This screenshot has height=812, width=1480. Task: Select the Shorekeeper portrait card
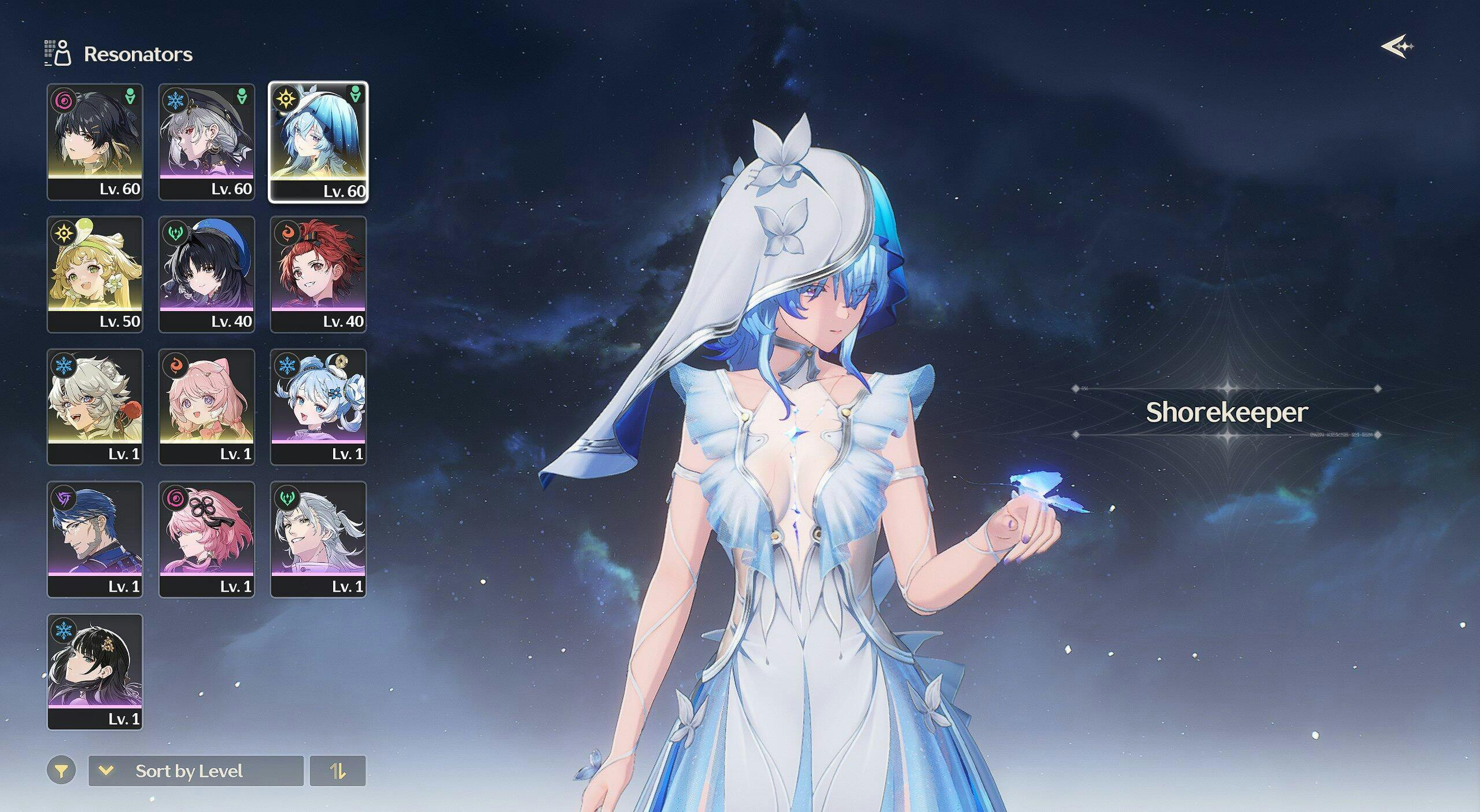(x=318, y=142)
